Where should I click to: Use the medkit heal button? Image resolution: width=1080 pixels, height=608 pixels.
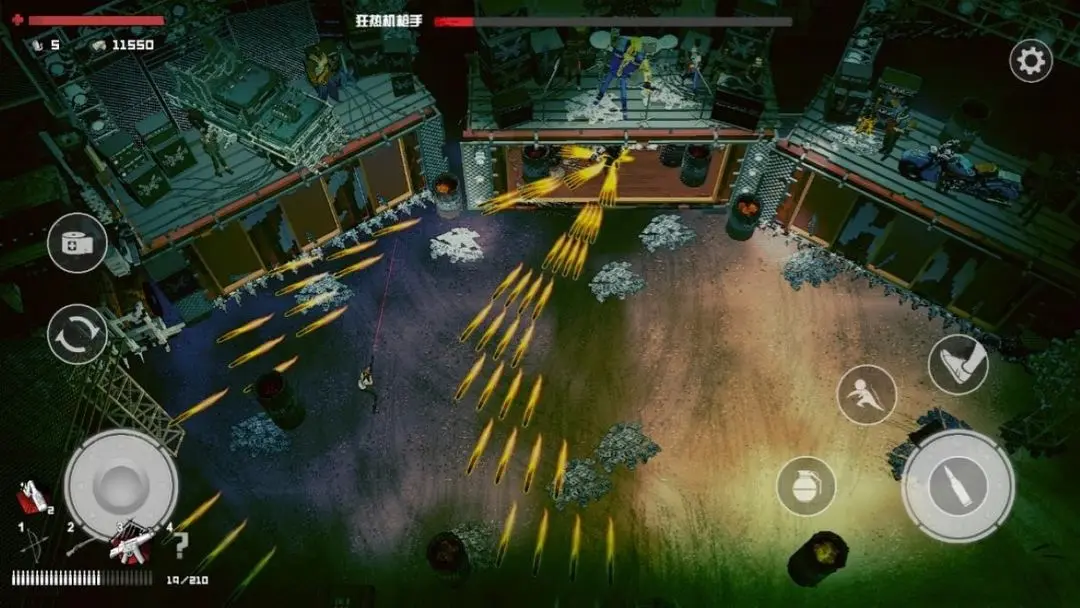tap(77, 243)
